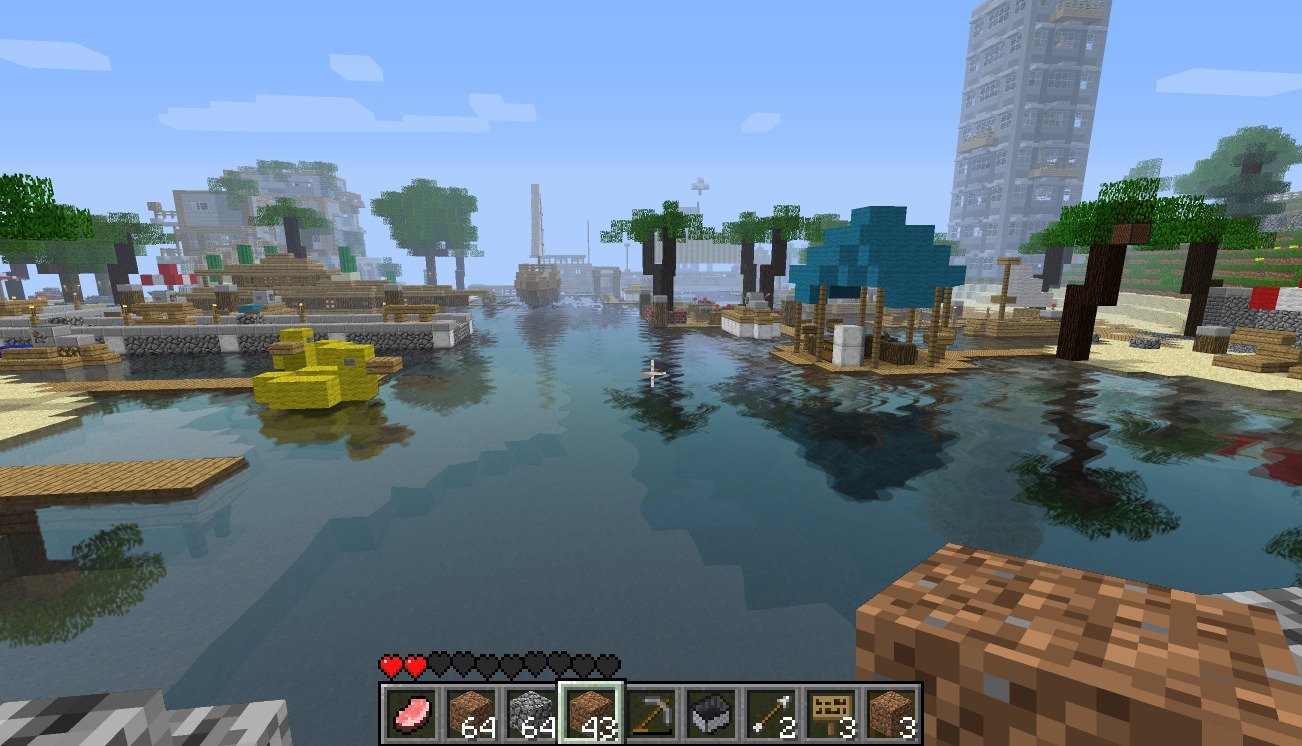
Task: Equip the pickaxe from the hotbar
Action: (650, 713)
